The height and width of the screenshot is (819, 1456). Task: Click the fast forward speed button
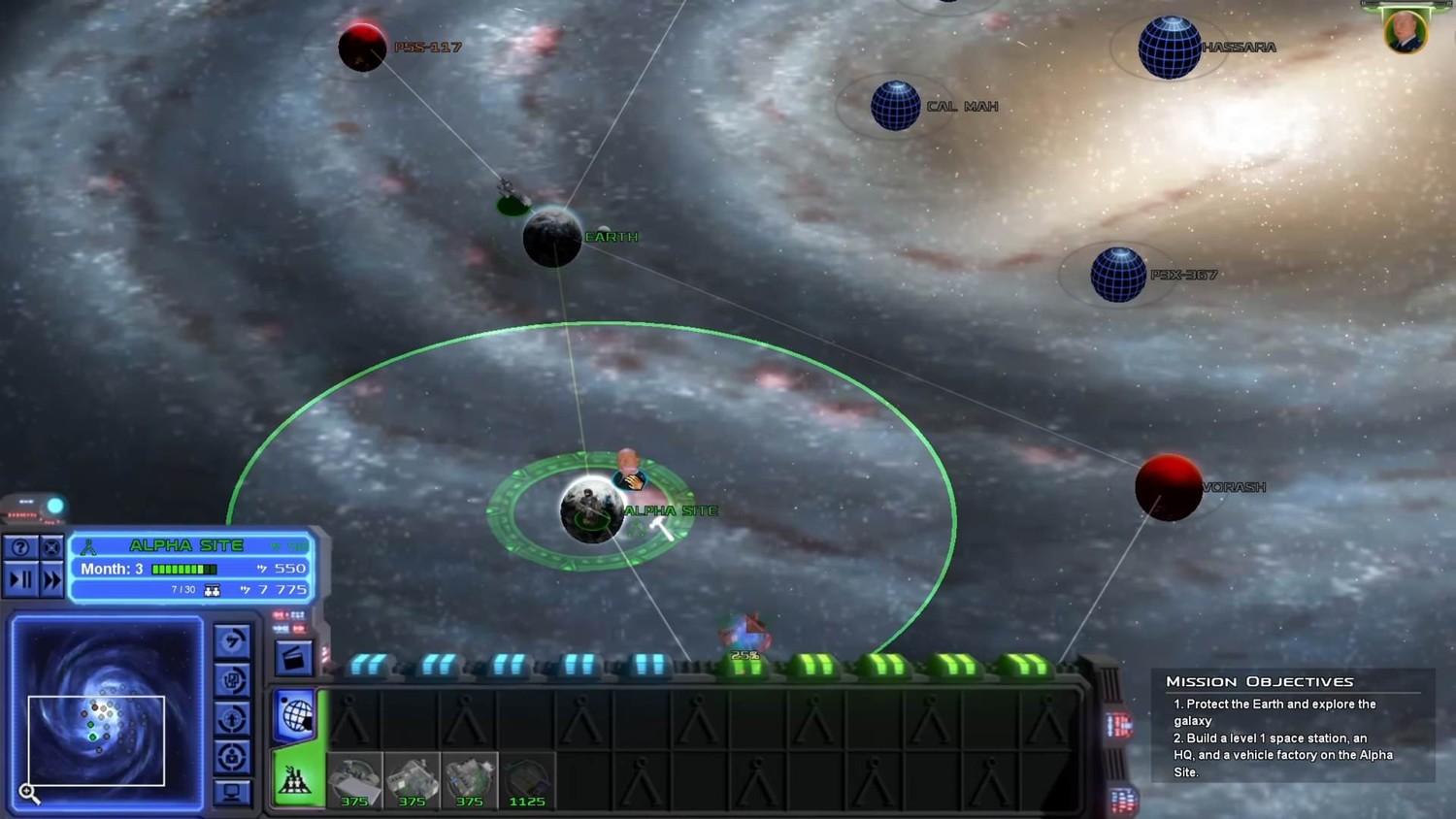click(51, 580)
